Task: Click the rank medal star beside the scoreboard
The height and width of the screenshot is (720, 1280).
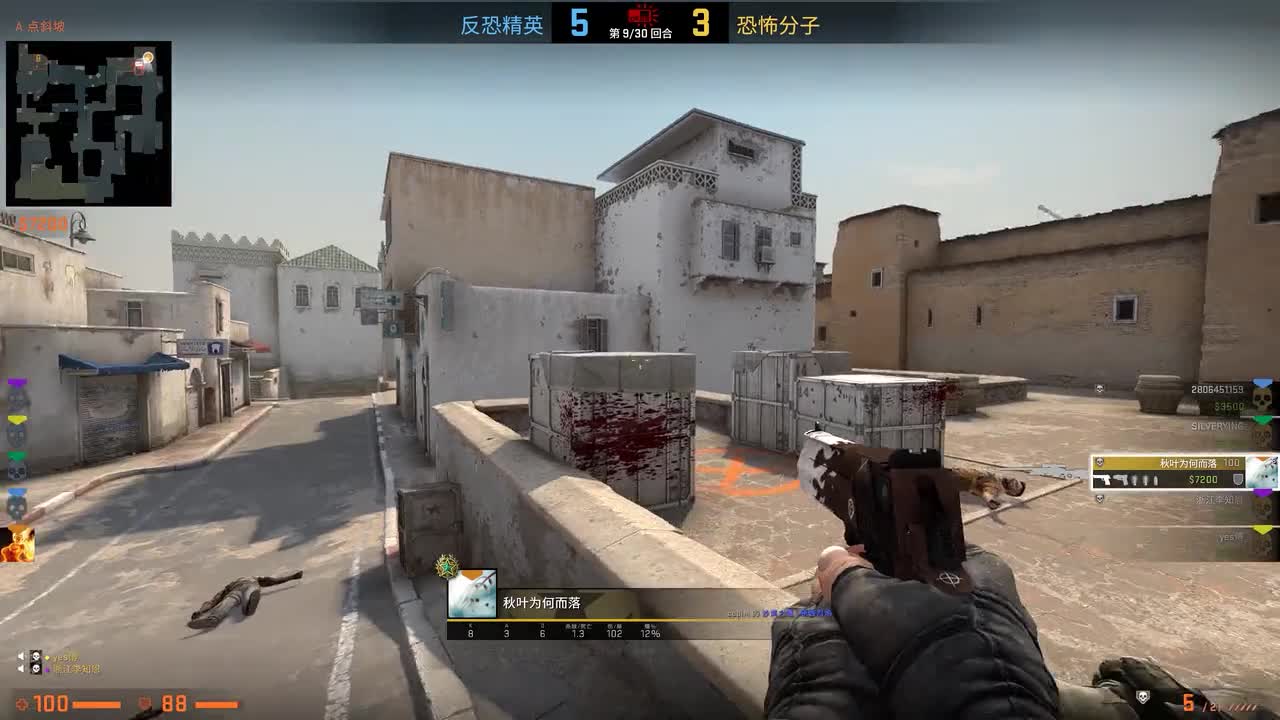Action: [447, 566]
